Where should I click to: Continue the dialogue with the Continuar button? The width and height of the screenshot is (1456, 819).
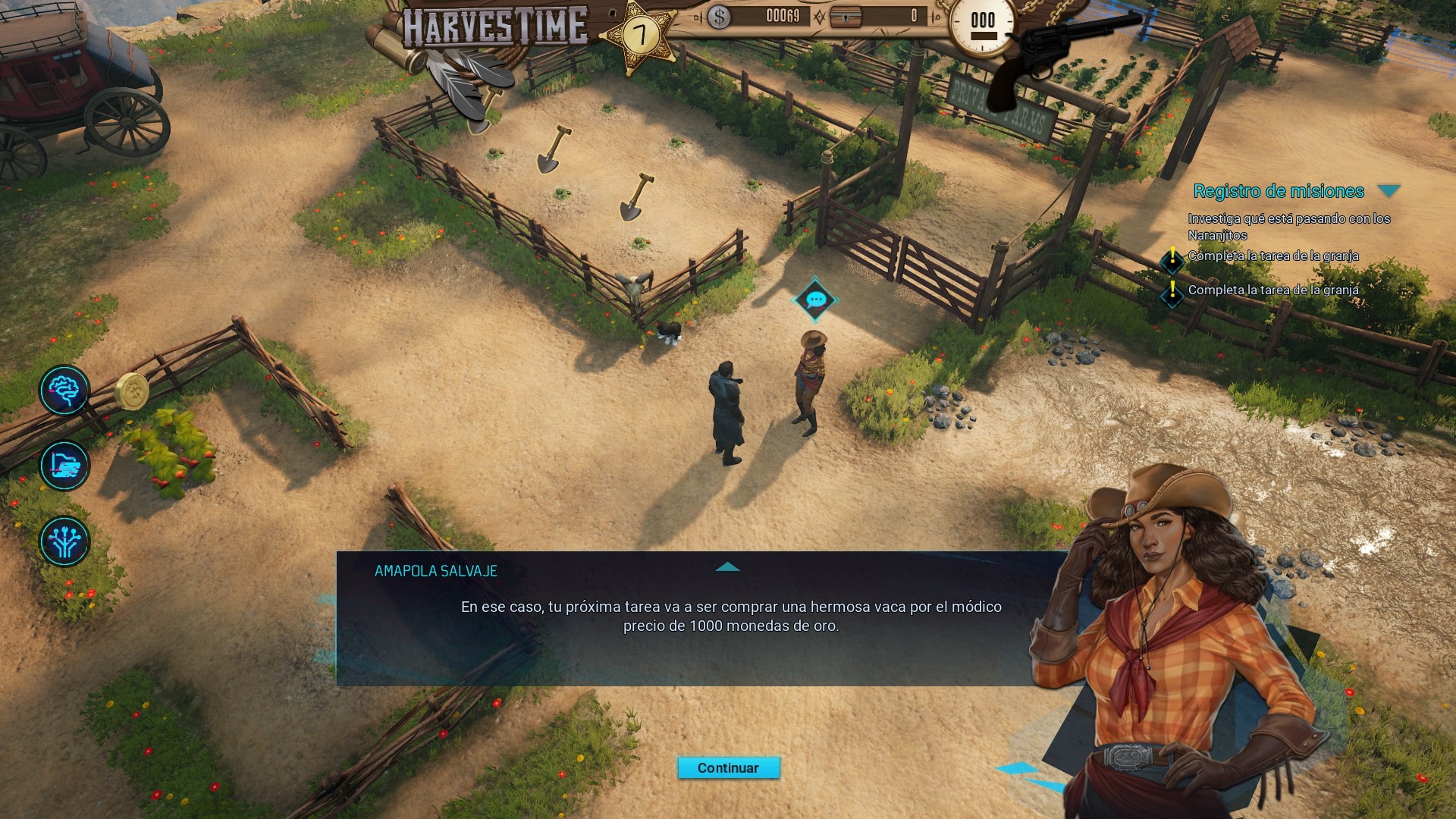pyautogui.click(x=728, y=767)
